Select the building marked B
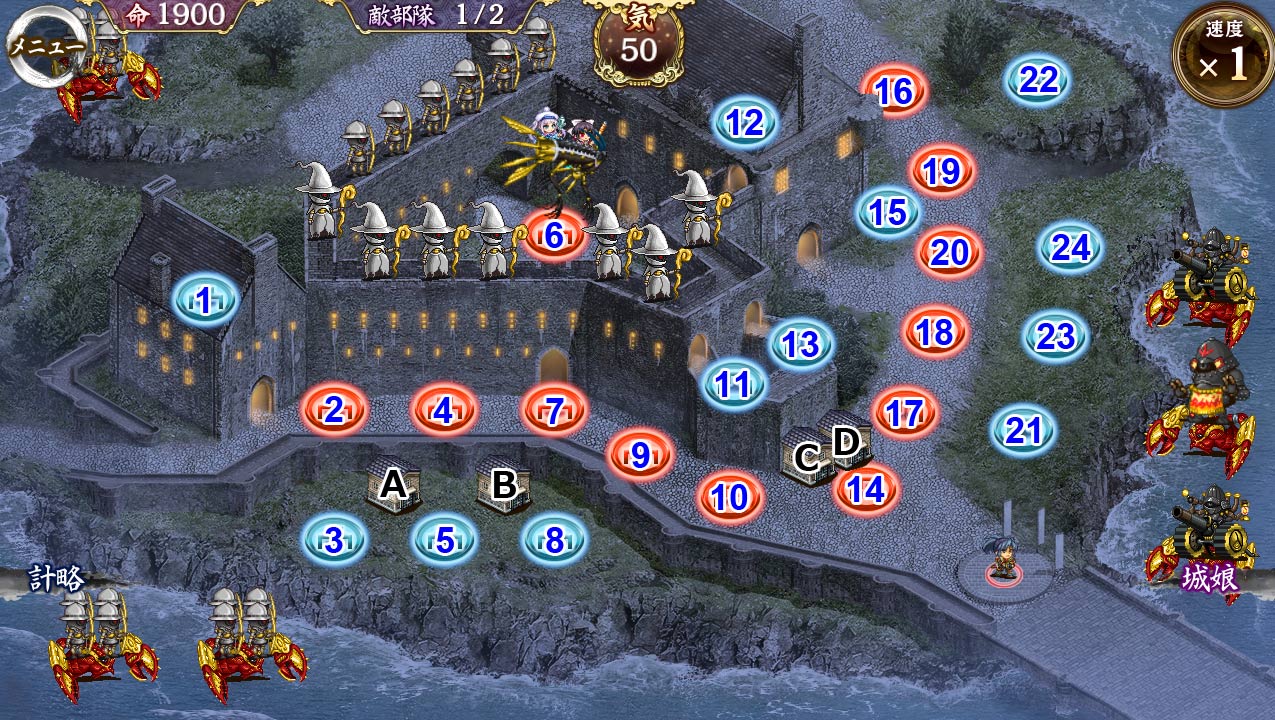The height and width of the screenshot is (720, 1275). pyautogui.click(x=504, y=485)
